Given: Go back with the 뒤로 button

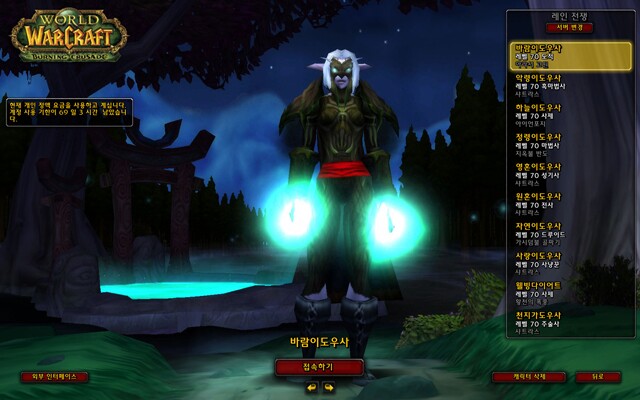Looking at the screenshot, I should [x=598, y=377].
